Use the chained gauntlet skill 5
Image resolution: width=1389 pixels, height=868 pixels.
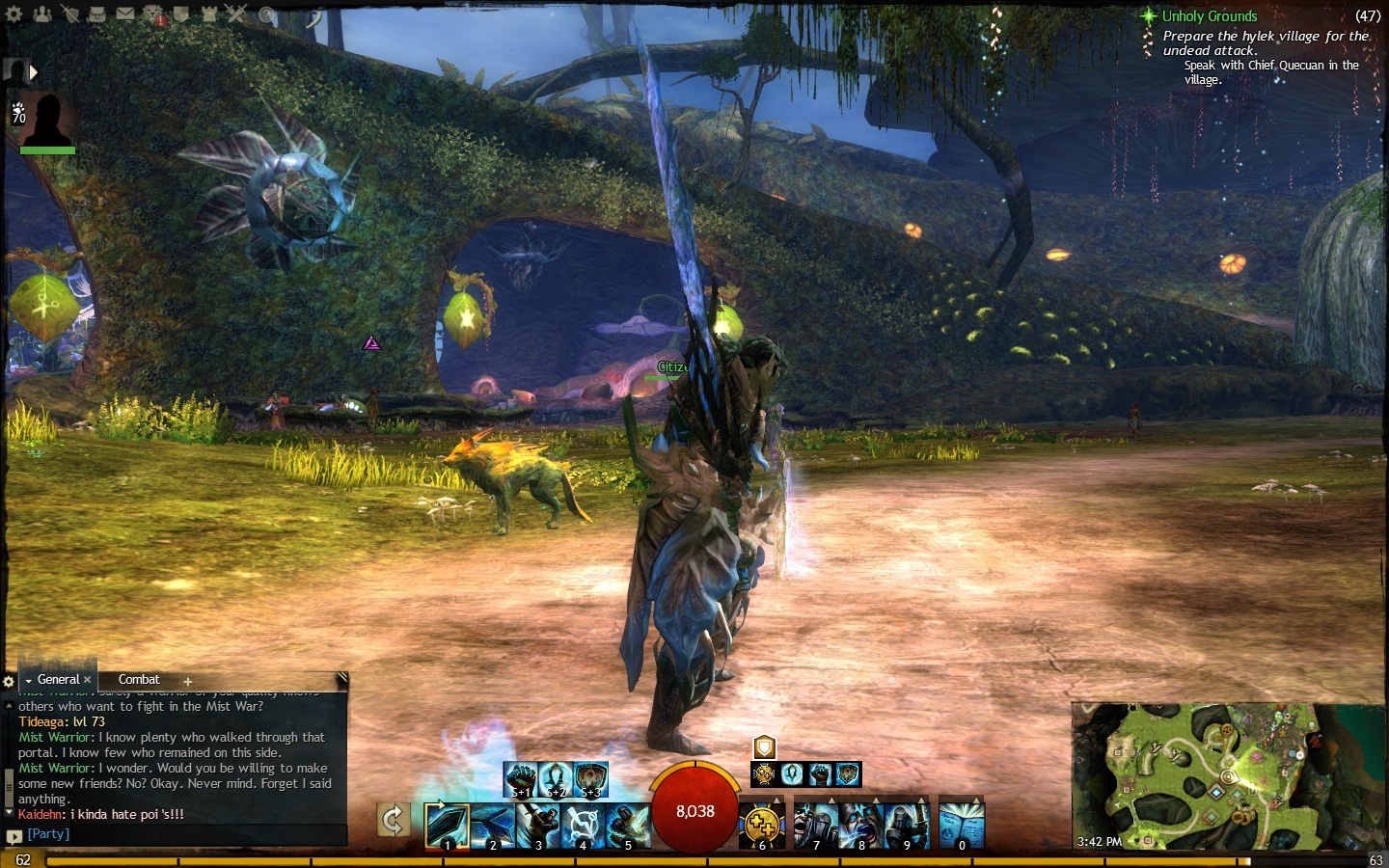(x=628, y=826)
